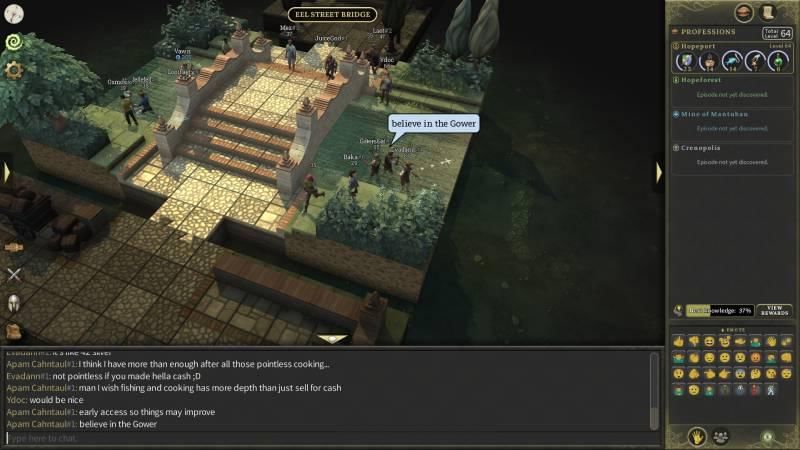This screenshot has height=450, width=800.
Task: Open the gear settings icon
Action: 14,70
